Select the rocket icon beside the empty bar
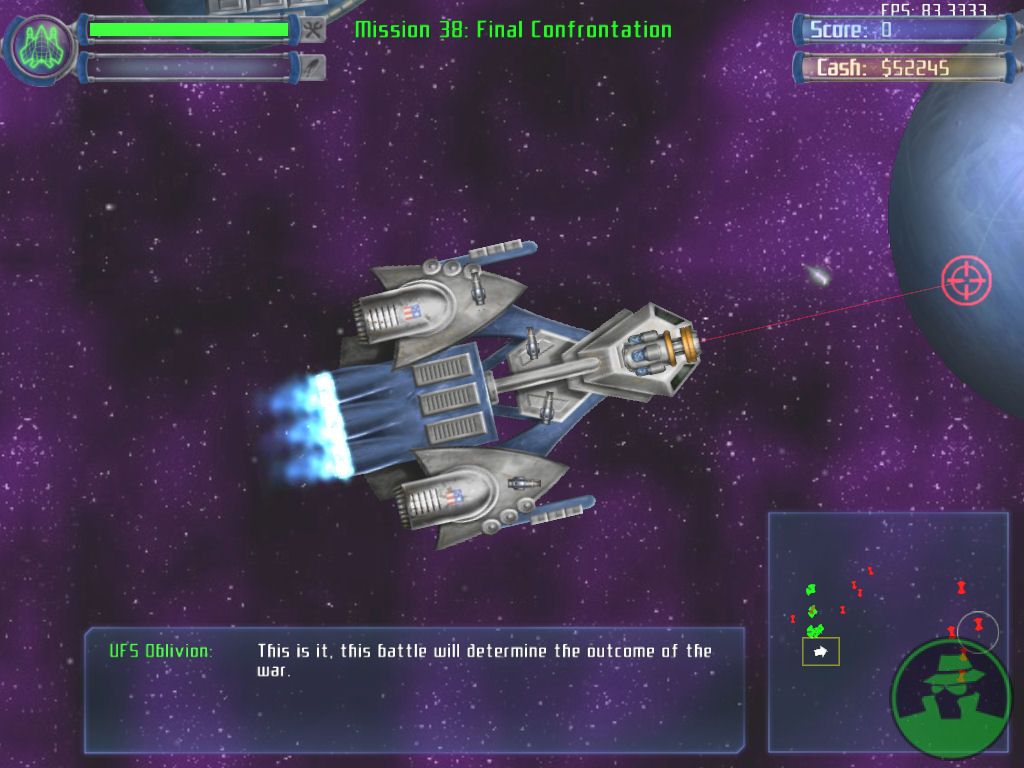 pyautogui.click(x=313, y=67)
